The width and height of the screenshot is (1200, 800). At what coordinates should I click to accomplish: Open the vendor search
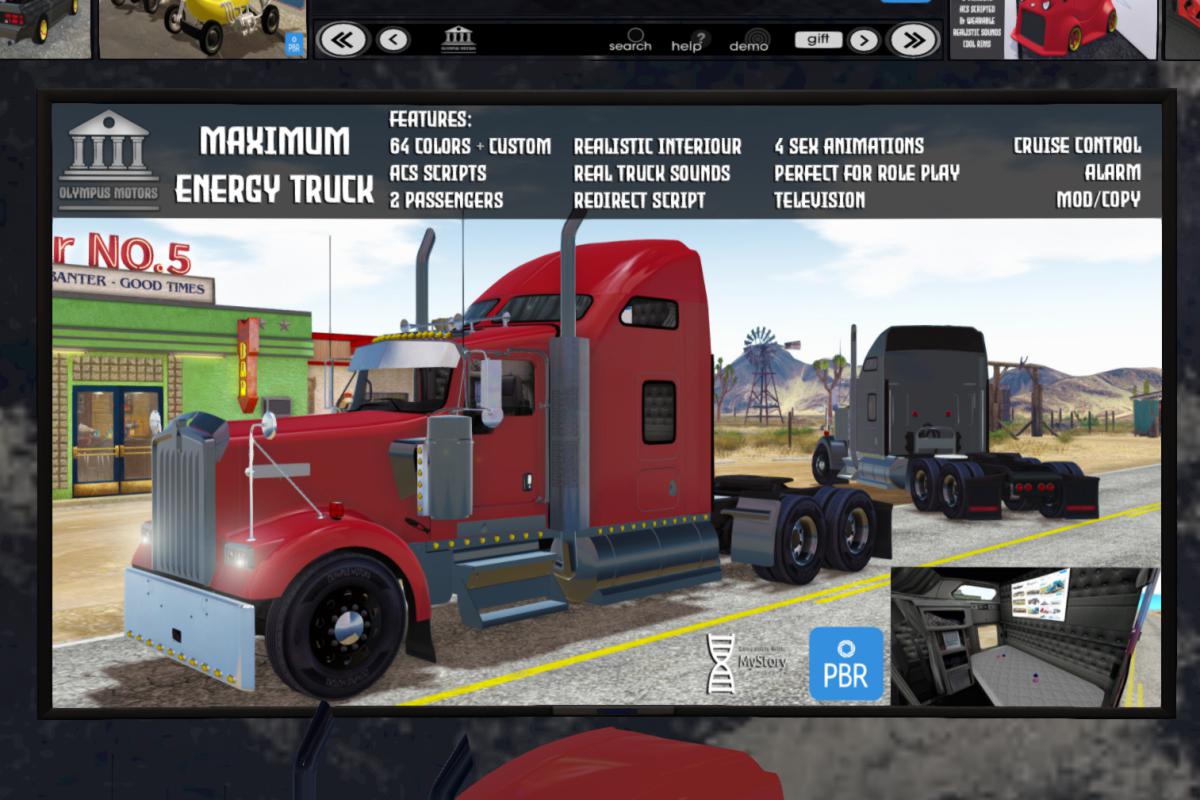tap(630, 41)
